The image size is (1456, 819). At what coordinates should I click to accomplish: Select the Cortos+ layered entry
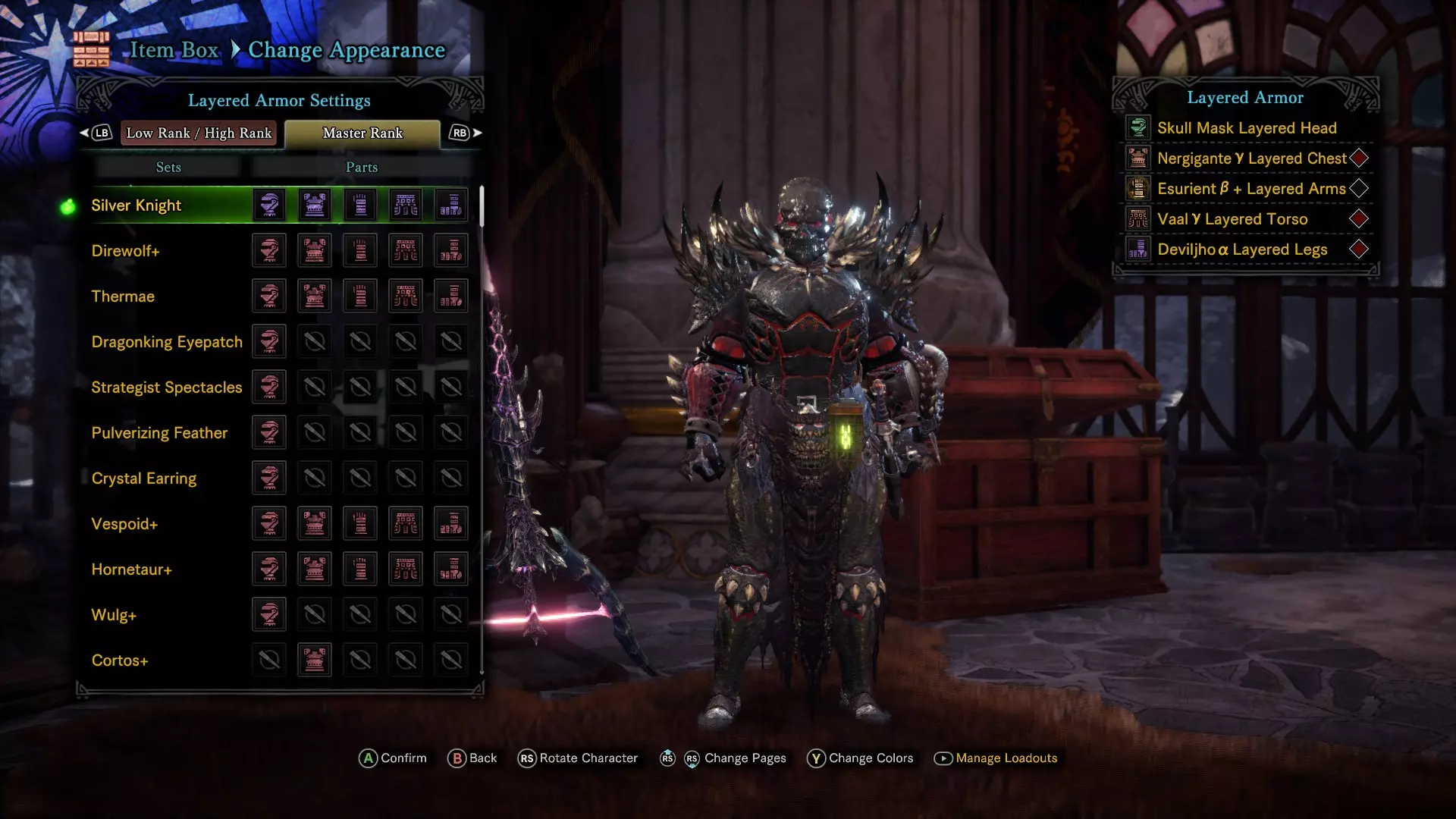120,661
